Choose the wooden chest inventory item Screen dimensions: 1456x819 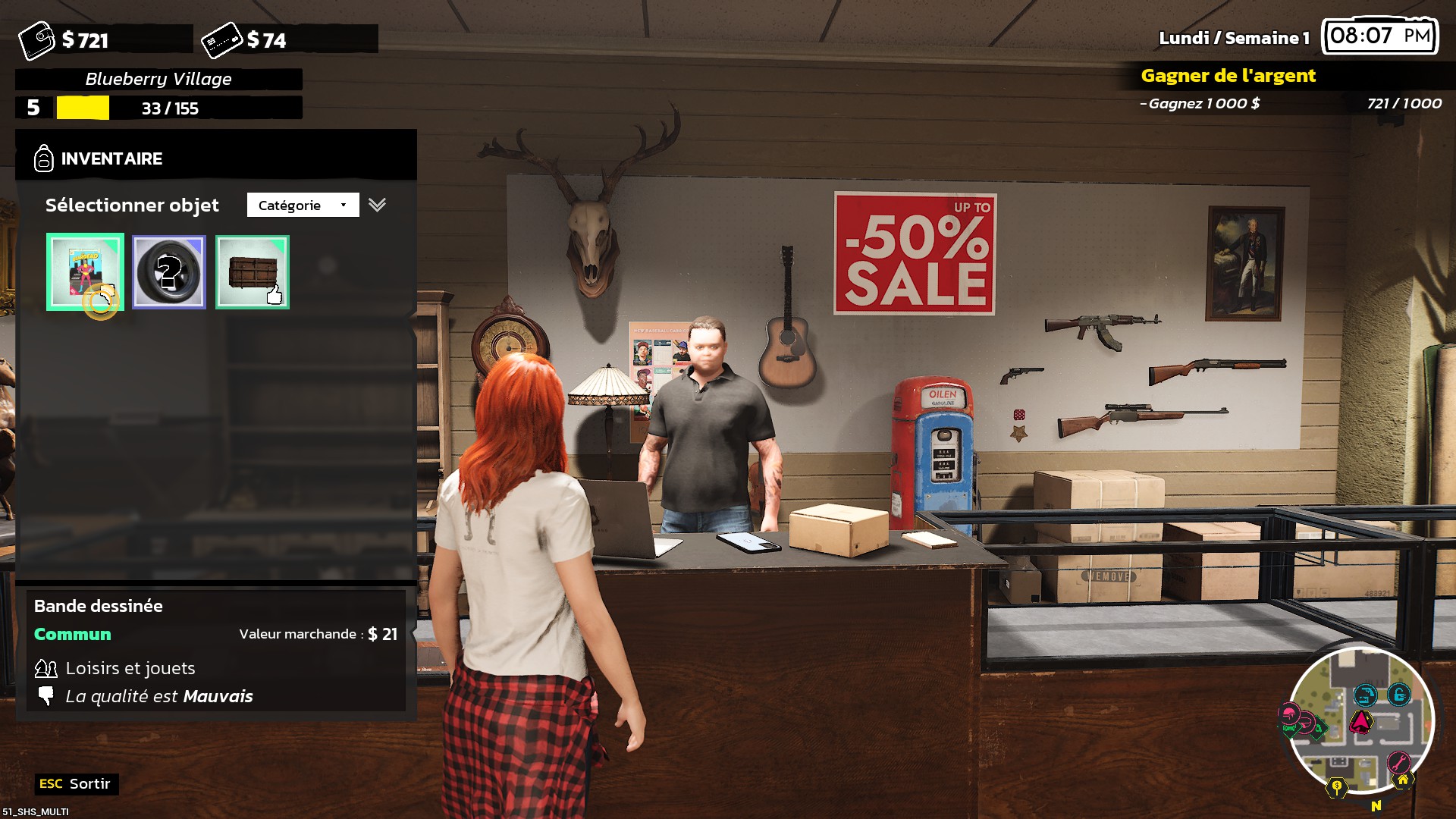tap(253, 271)
